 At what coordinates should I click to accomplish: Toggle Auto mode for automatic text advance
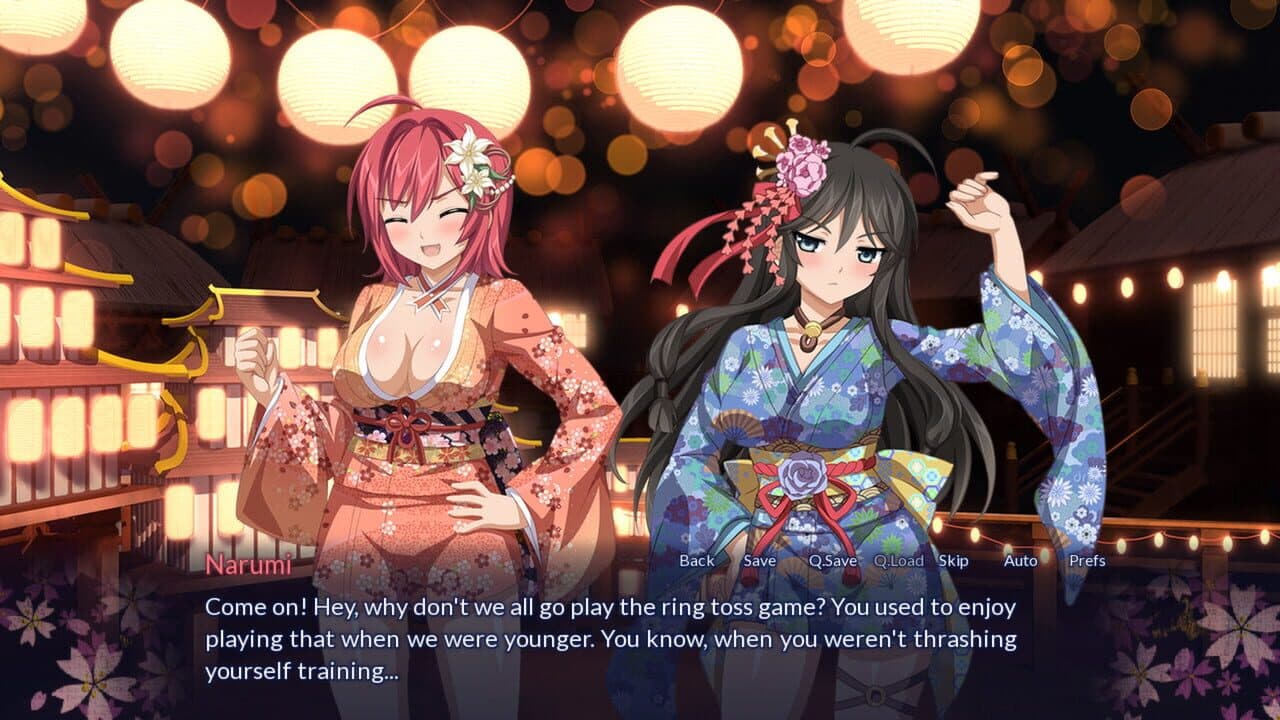pyautogui.click(x=1018, y=561)
